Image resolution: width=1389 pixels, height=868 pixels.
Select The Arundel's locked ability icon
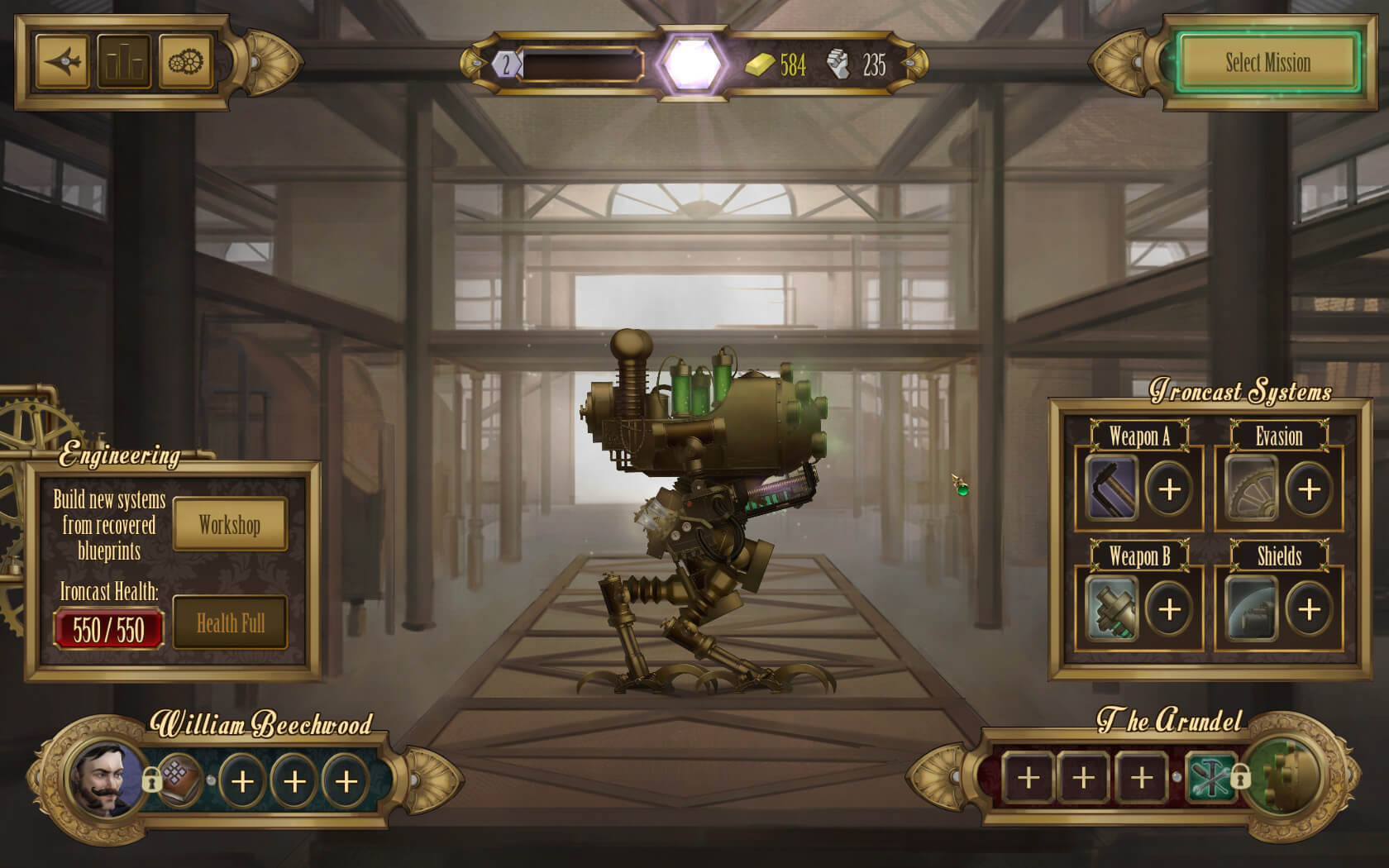pos(1210,777)
